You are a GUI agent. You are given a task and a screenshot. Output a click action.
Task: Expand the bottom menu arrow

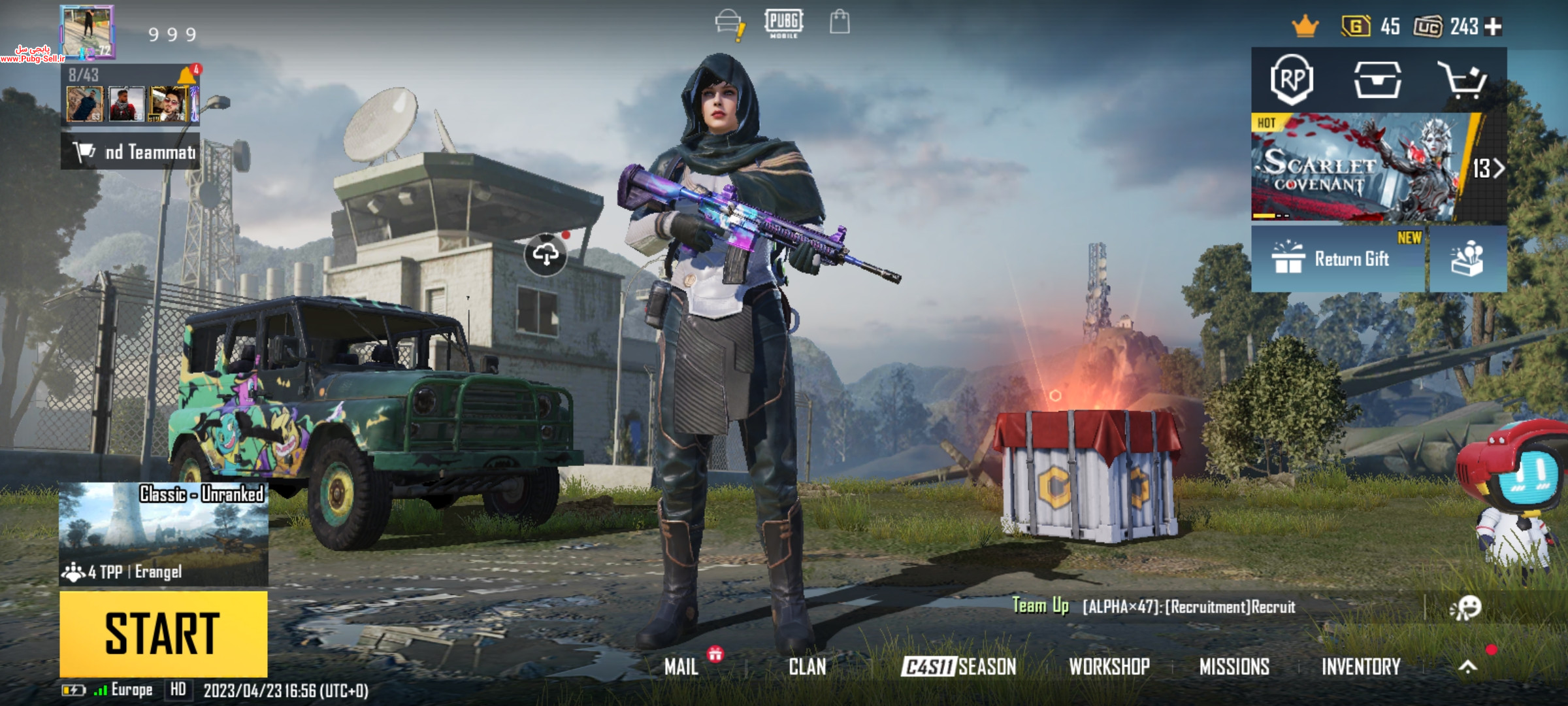[1467, 666]
